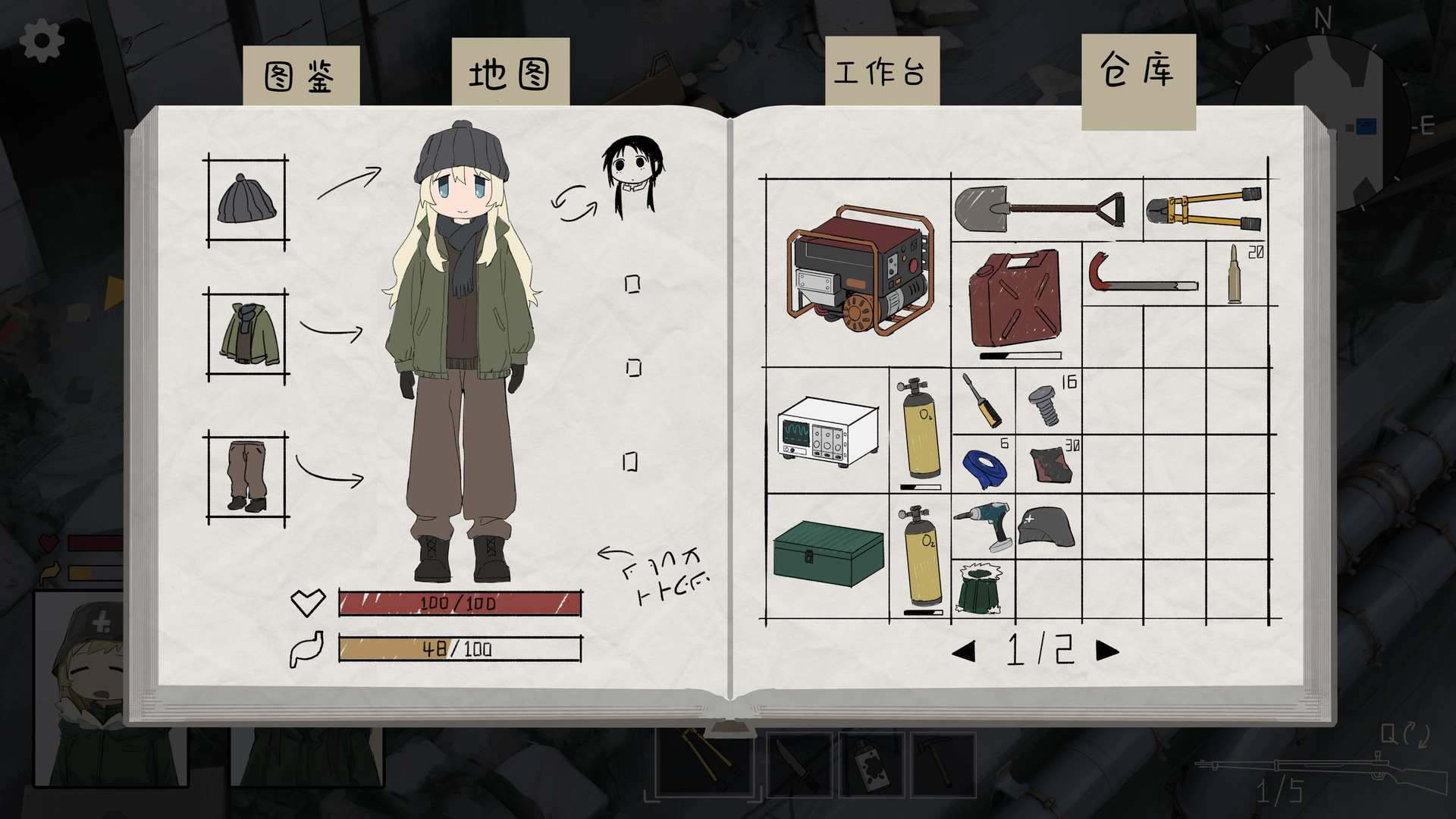Select the green jacket equipment slot
The height and width of the screenshot is (819, 1456).
click(x=247, y=334)
